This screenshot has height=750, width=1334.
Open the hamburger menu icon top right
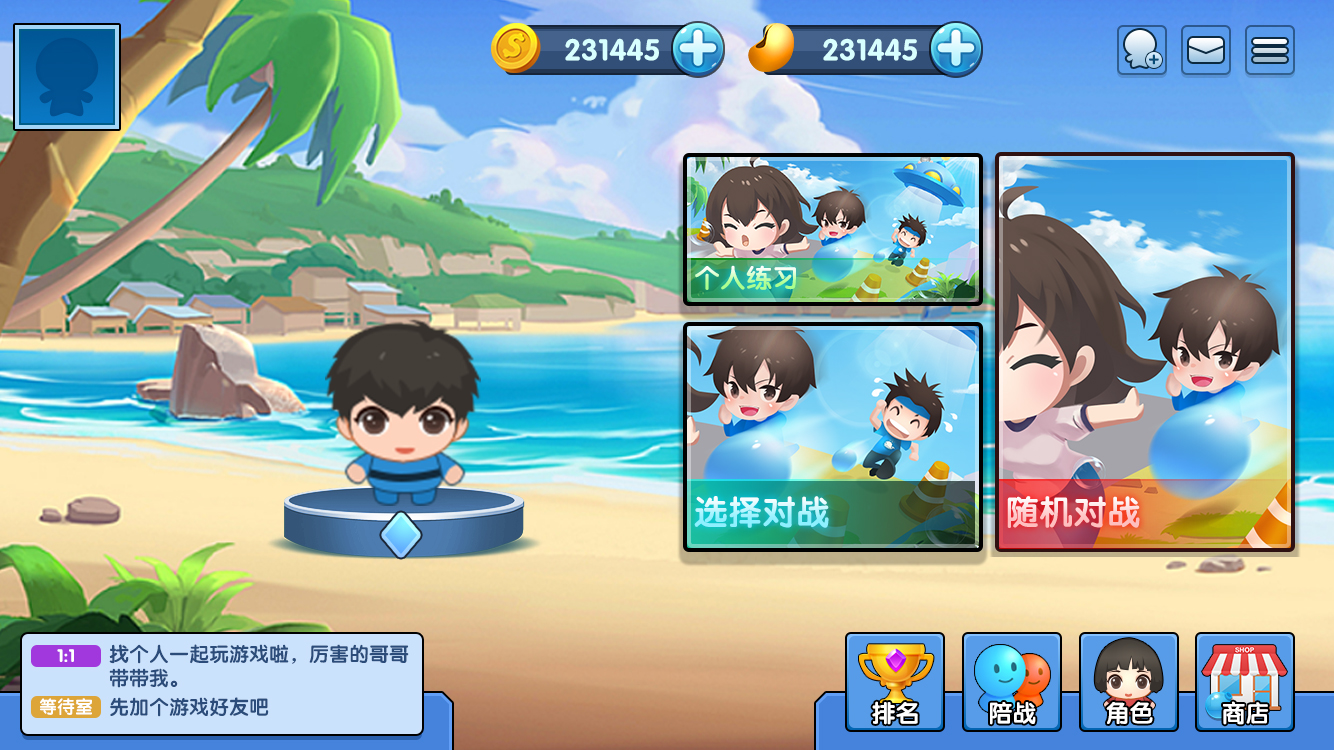point(1269,49)
